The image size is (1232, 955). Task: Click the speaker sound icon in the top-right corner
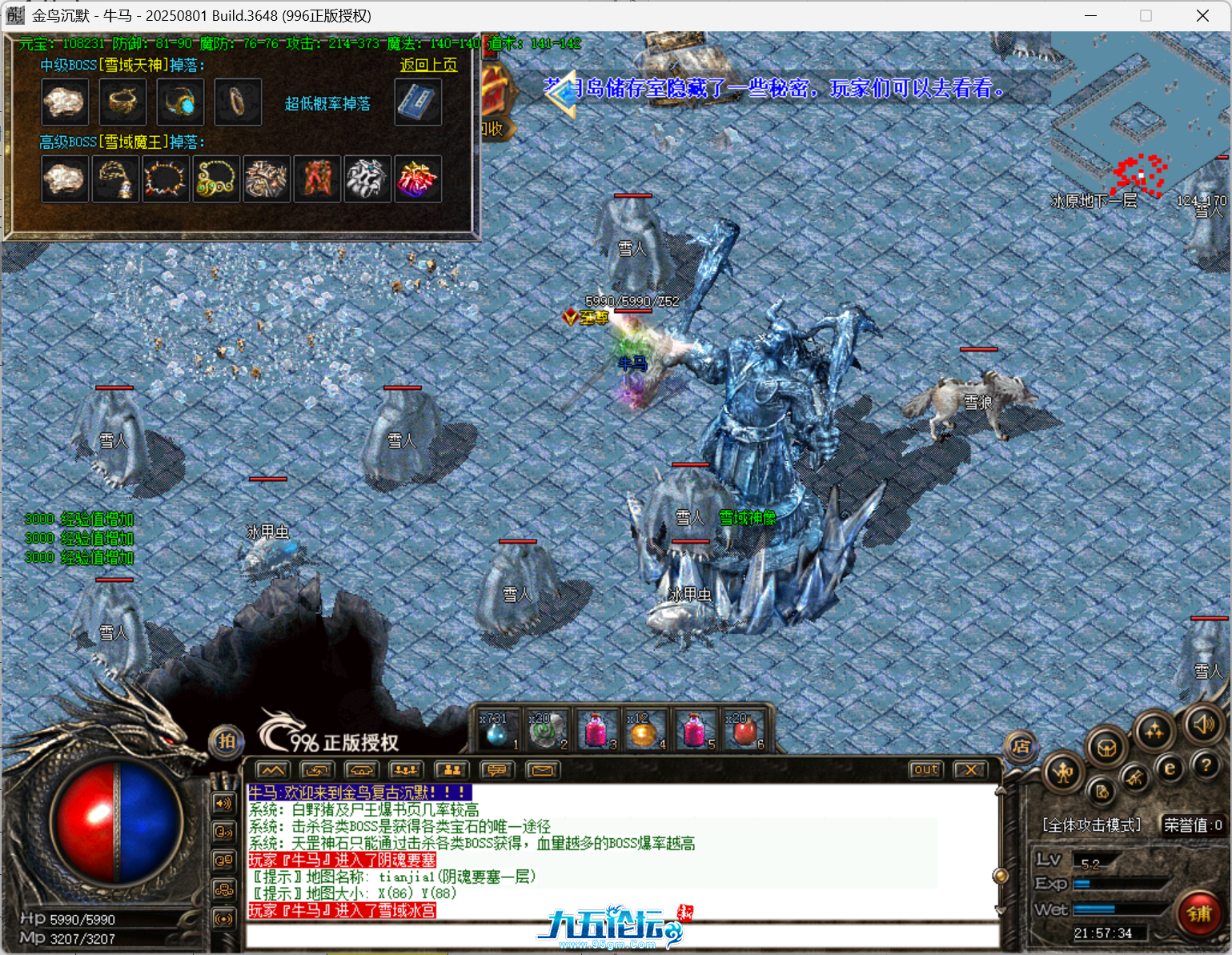pos(1204,726)
